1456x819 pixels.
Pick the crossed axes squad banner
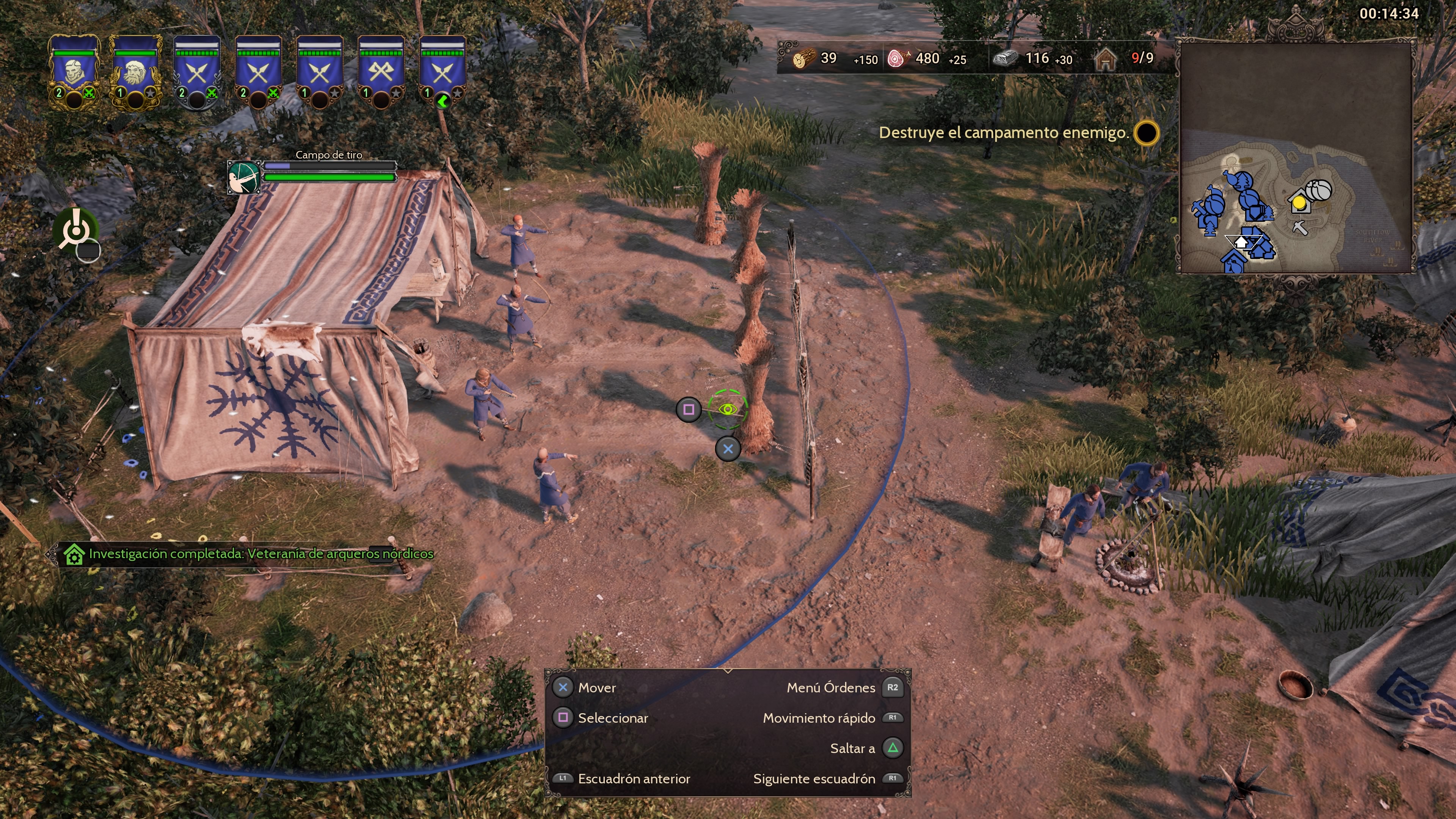(x=381, y=71)
